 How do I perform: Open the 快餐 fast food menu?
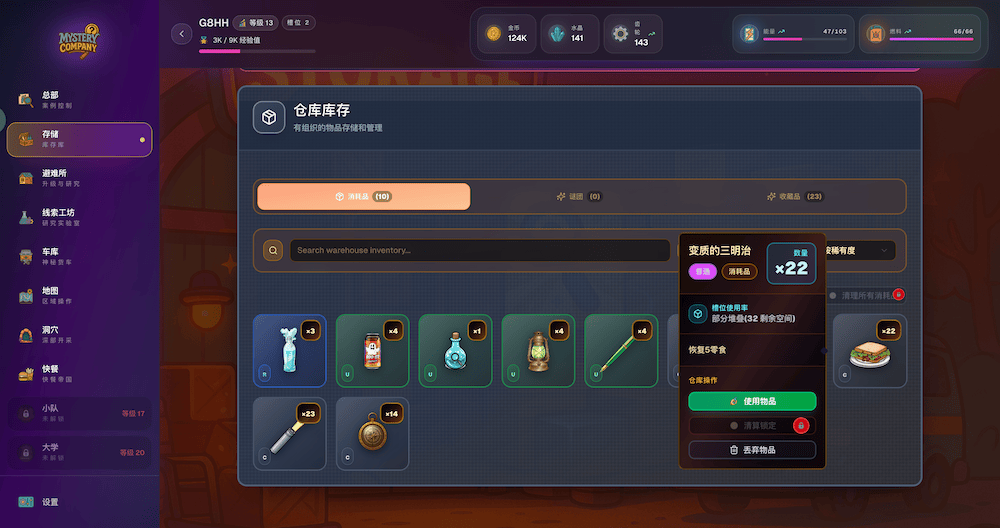79,373
